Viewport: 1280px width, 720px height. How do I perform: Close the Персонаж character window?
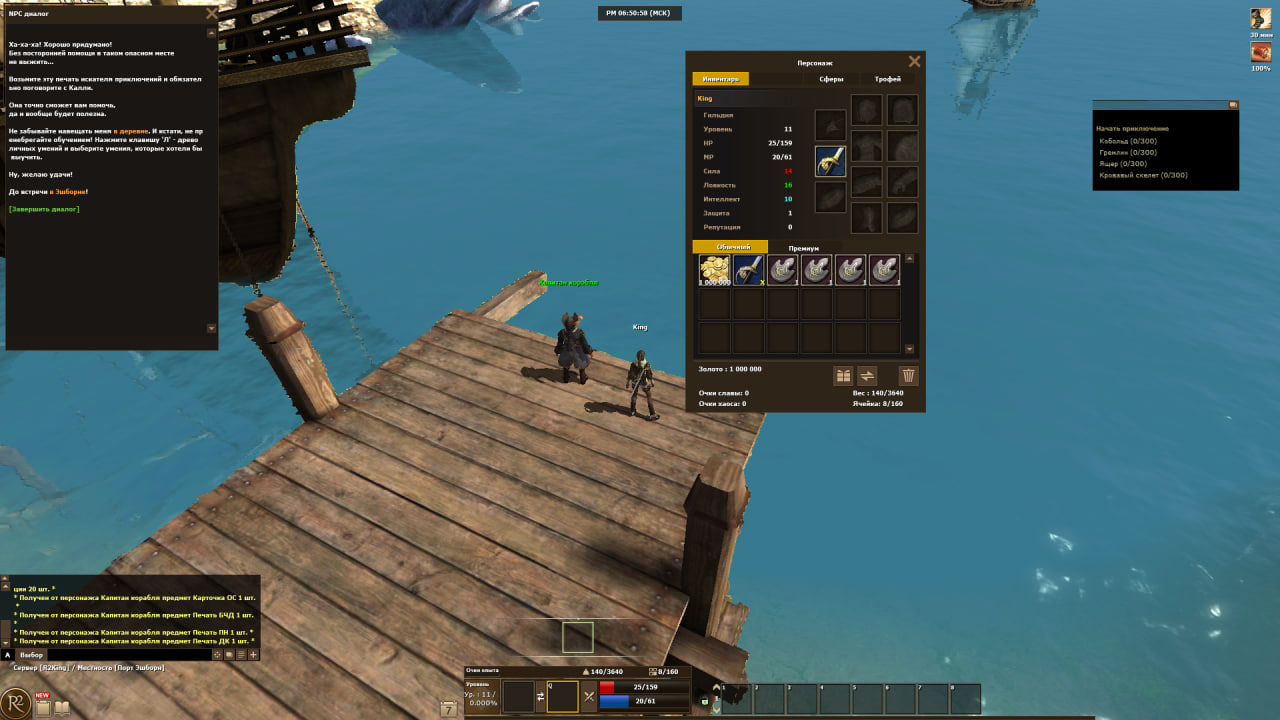pyautogui.click(x=914, y=61)
